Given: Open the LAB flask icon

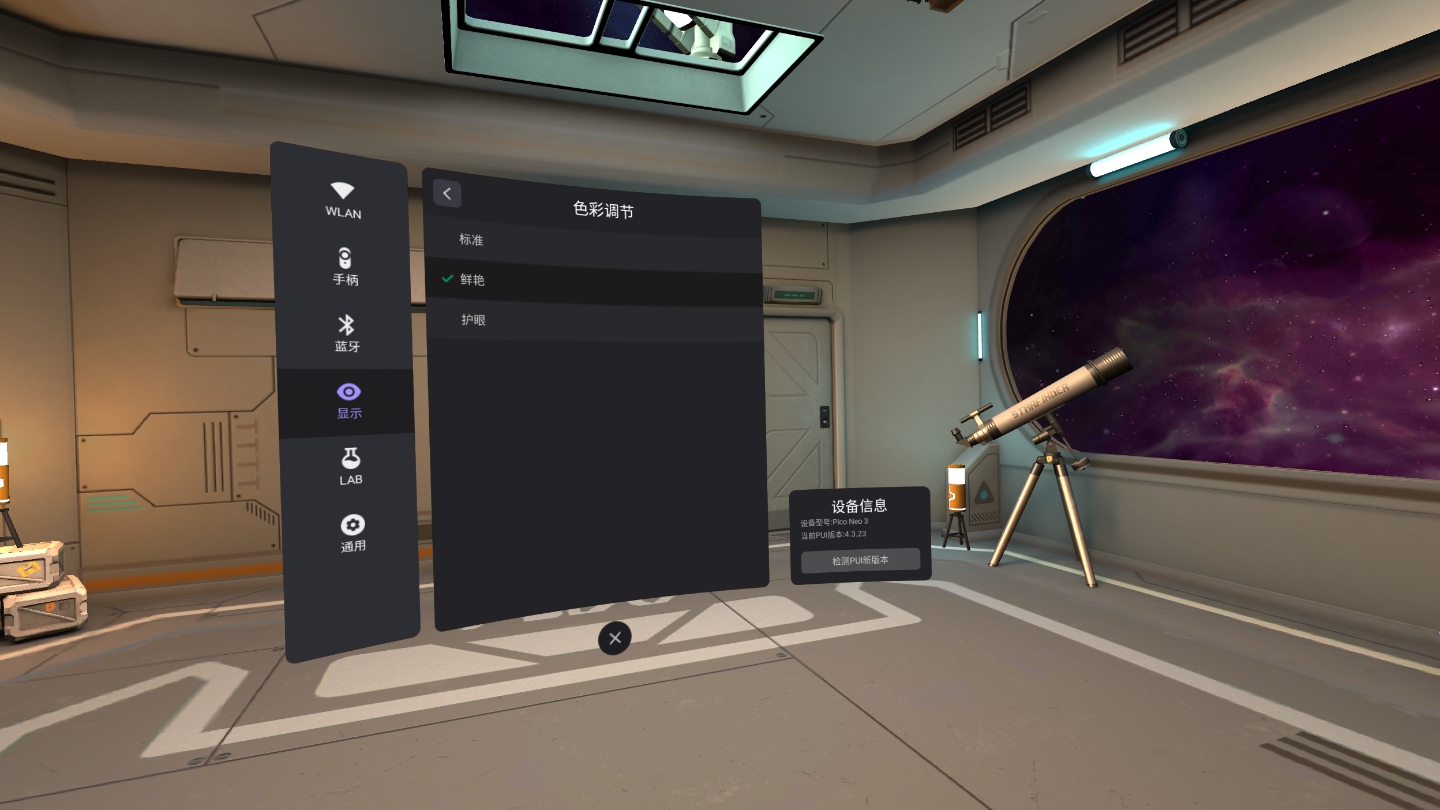Looking at the screenshot, I should pyautogui.click(x=350, y=459).
